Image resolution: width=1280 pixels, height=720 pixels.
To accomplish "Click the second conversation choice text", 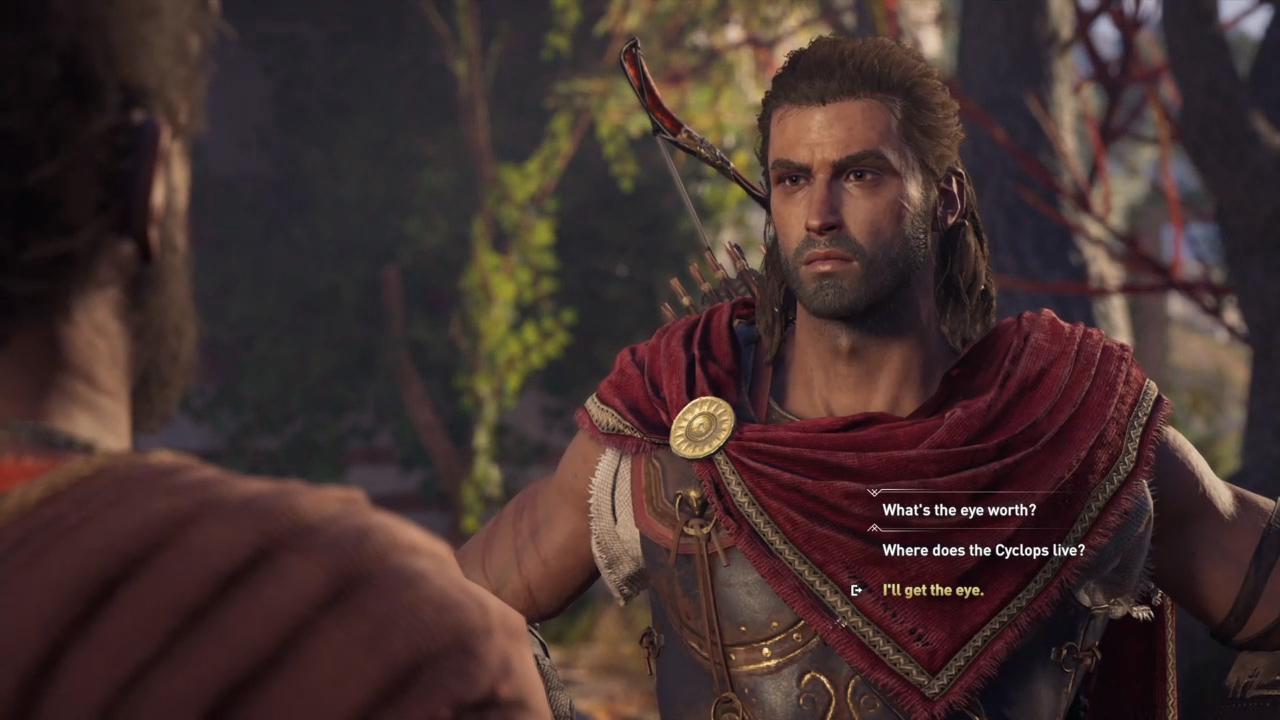I will tap(983, 550).
